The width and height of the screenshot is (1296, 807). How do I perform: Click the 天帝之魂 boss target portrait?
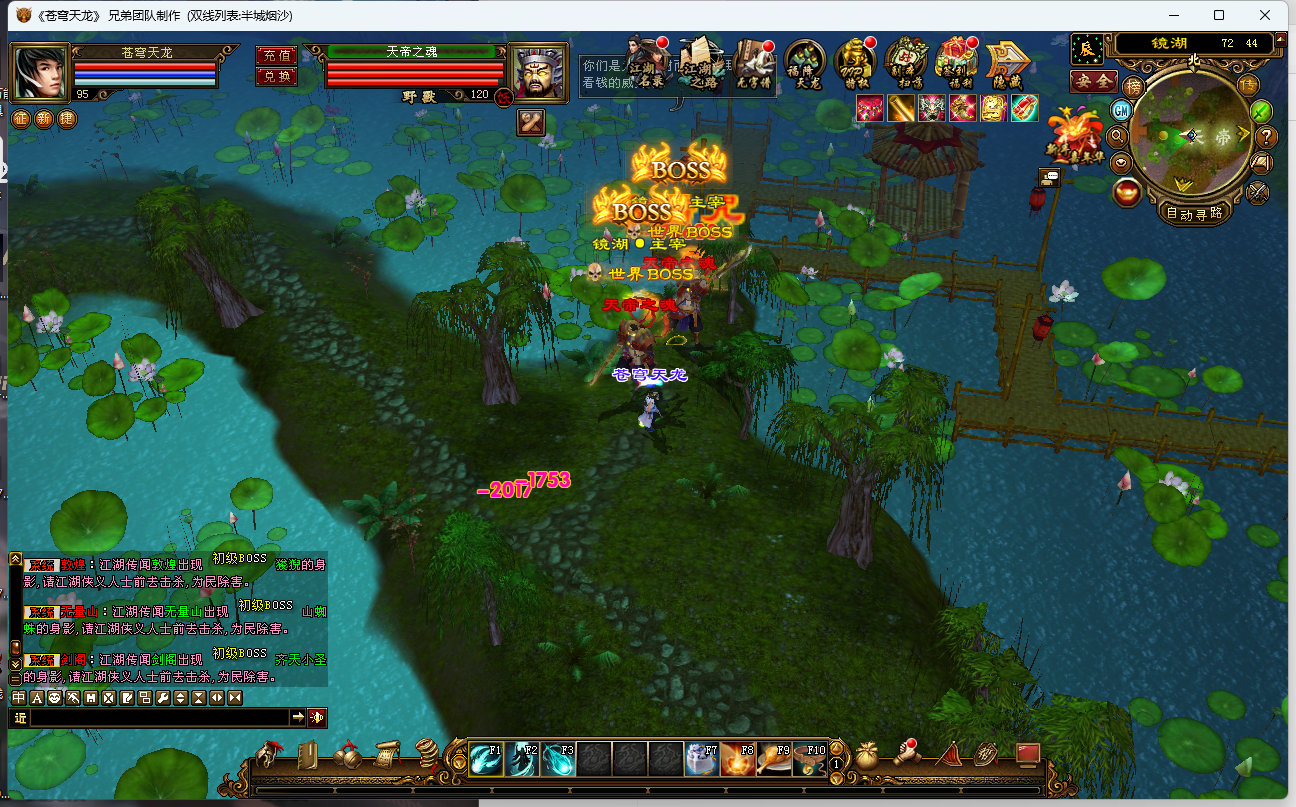539,72
